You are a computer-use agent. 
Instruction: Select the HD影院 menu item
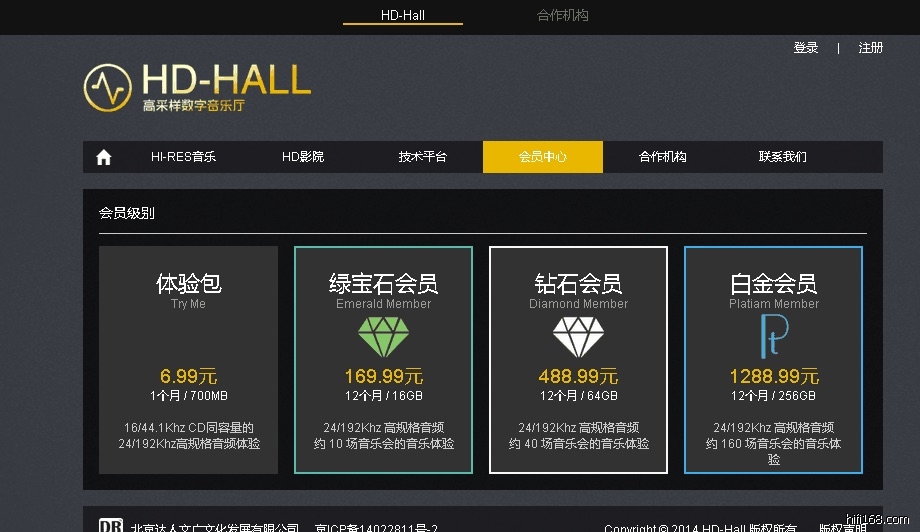[x=303, y=157]
